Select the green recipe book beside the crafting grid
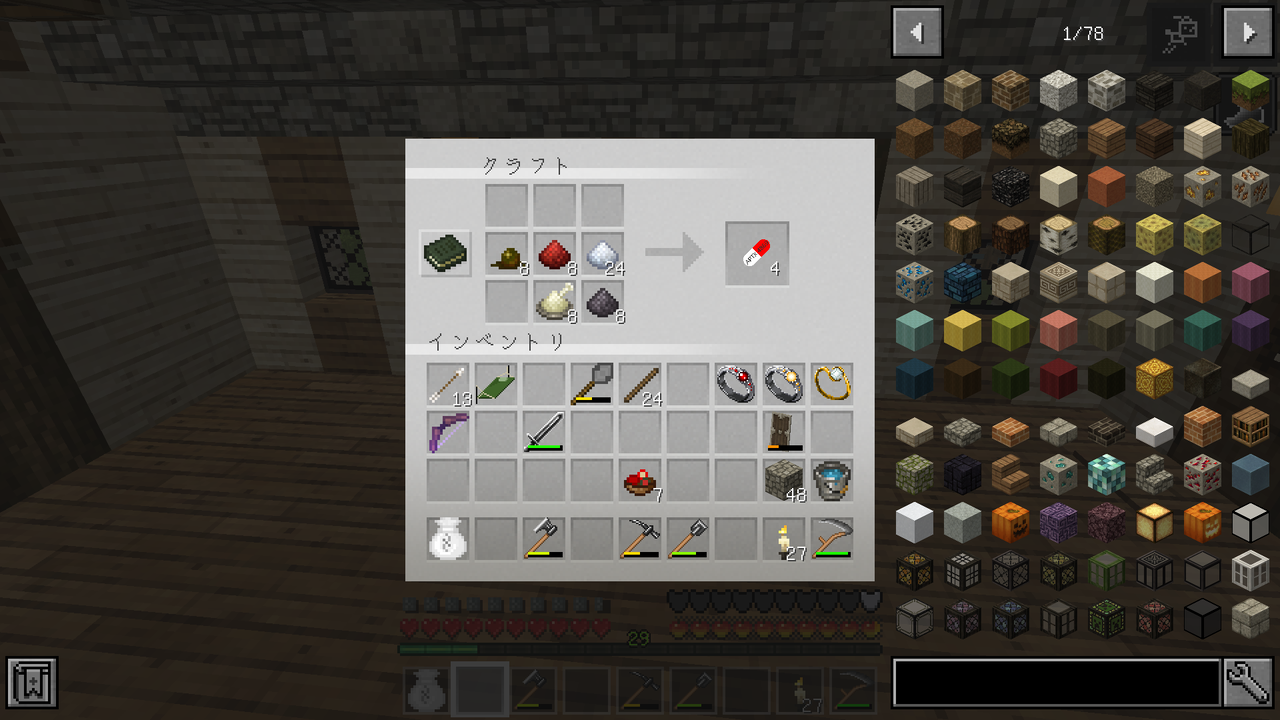 pos(444,253)
